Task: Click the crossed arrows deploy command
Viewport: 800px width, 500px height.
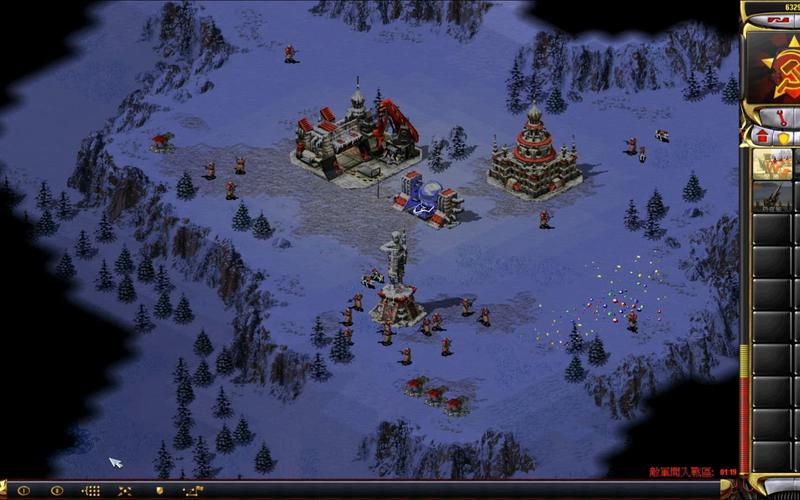Action: pos(125,491)
